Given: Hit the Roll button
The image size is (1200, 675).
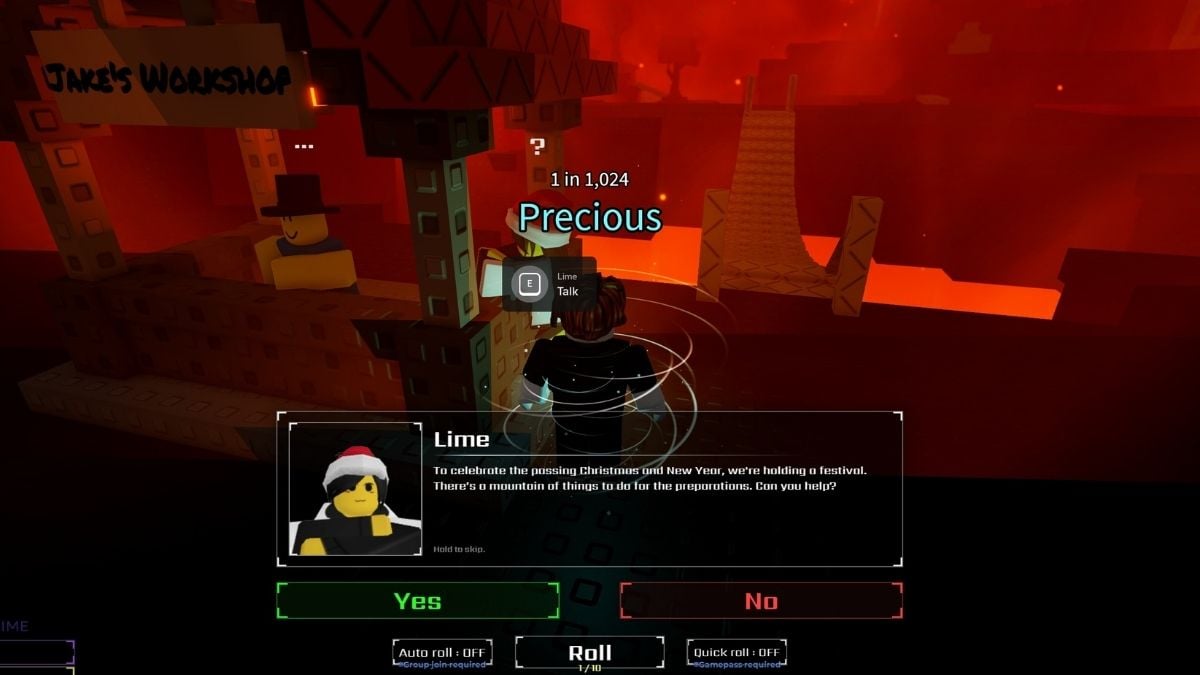Looking at the screenshot, I should [x=589, y=653].
